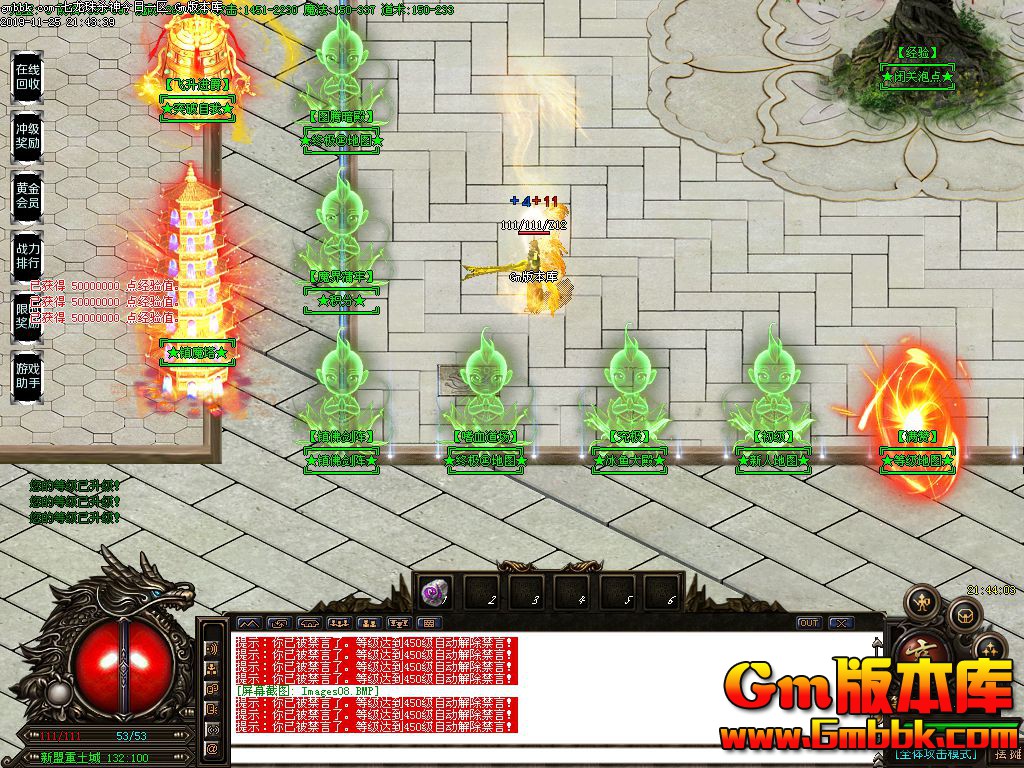Open the 在线回收 side button
The height and width of the screenshot is (768, 1024).
[x=27, y=77]
